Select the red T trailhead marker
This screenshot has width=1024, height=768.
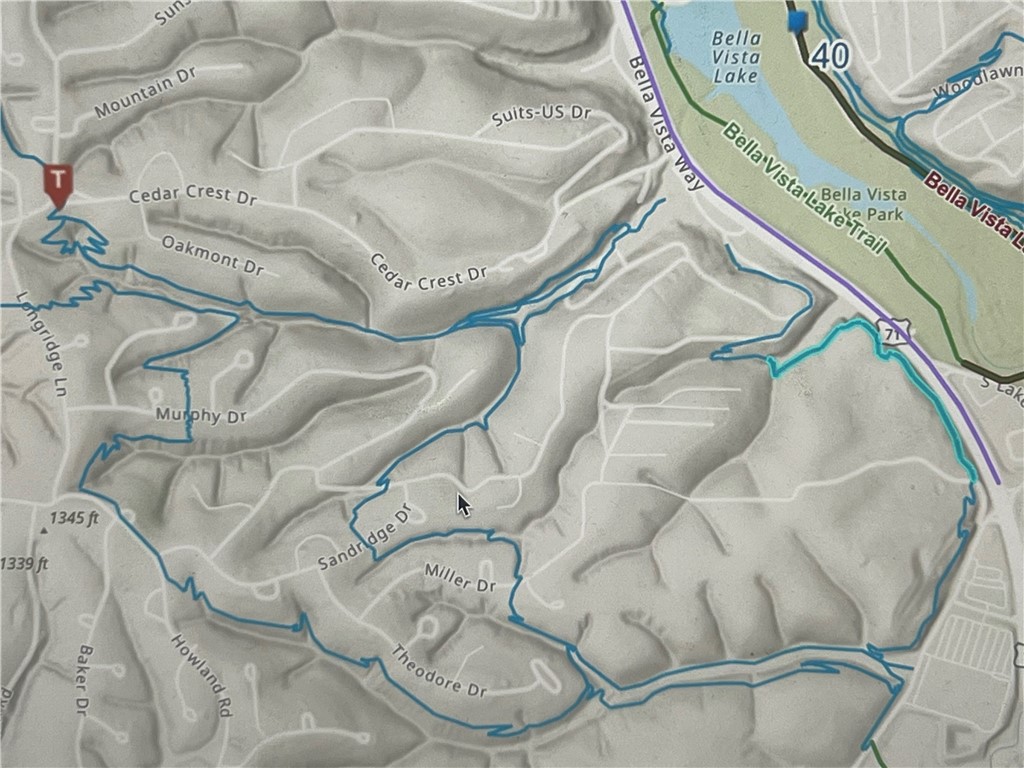pos(59,183)
